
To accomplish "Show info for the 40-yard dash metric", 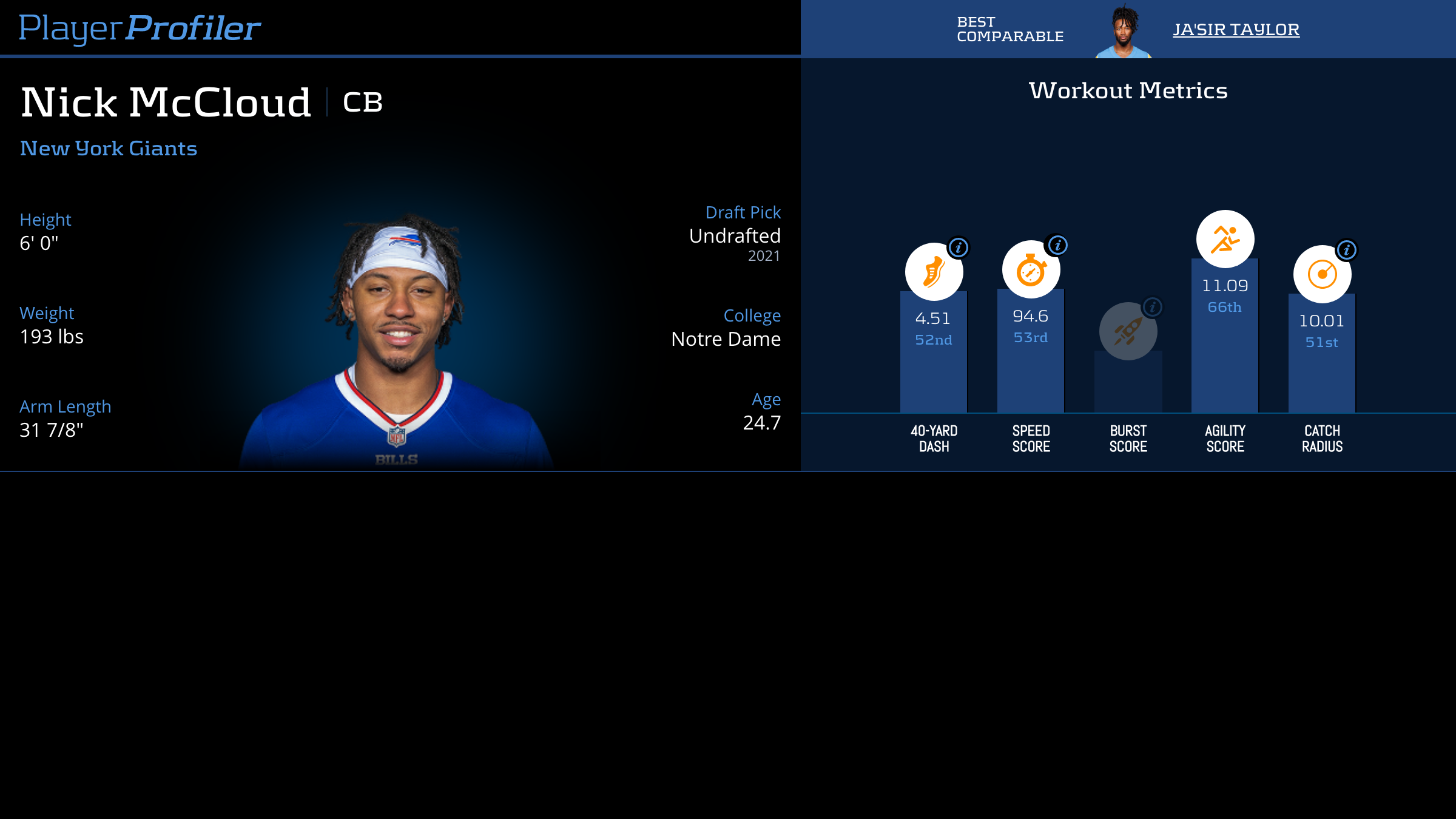I will 959,248.
